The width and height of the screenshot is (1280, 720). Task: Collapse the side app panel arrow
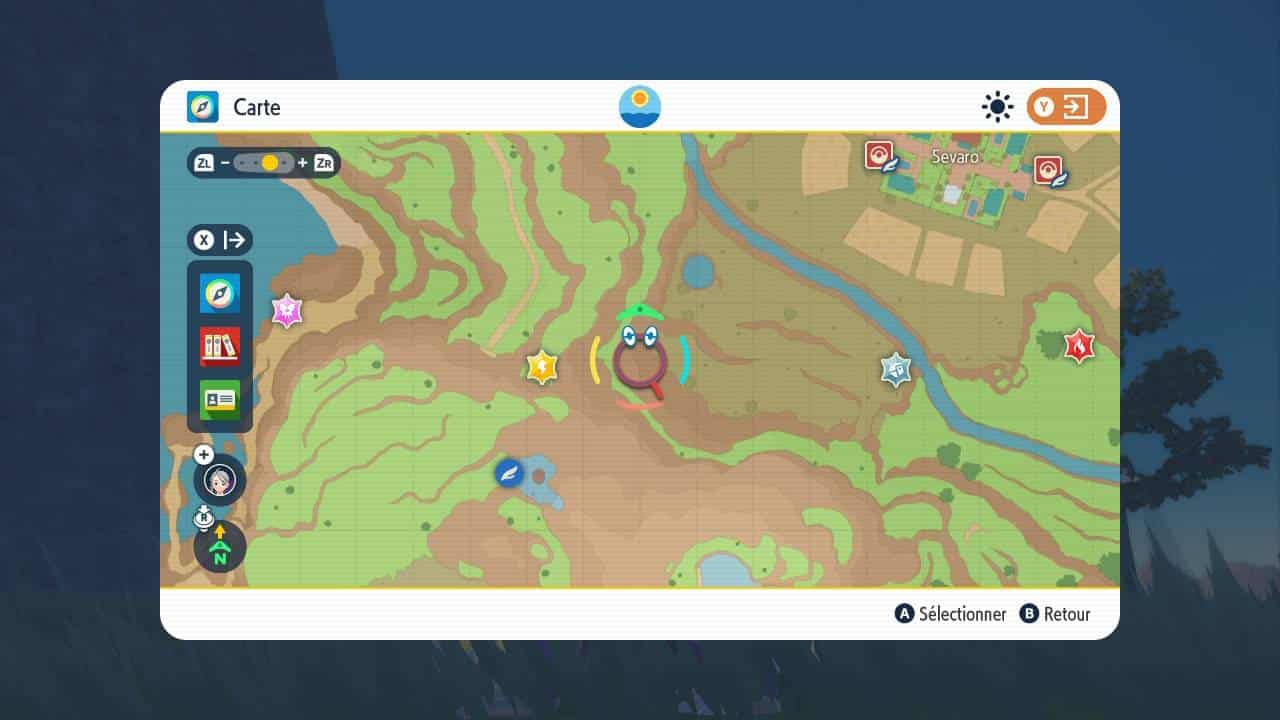[x=220, y=240]
